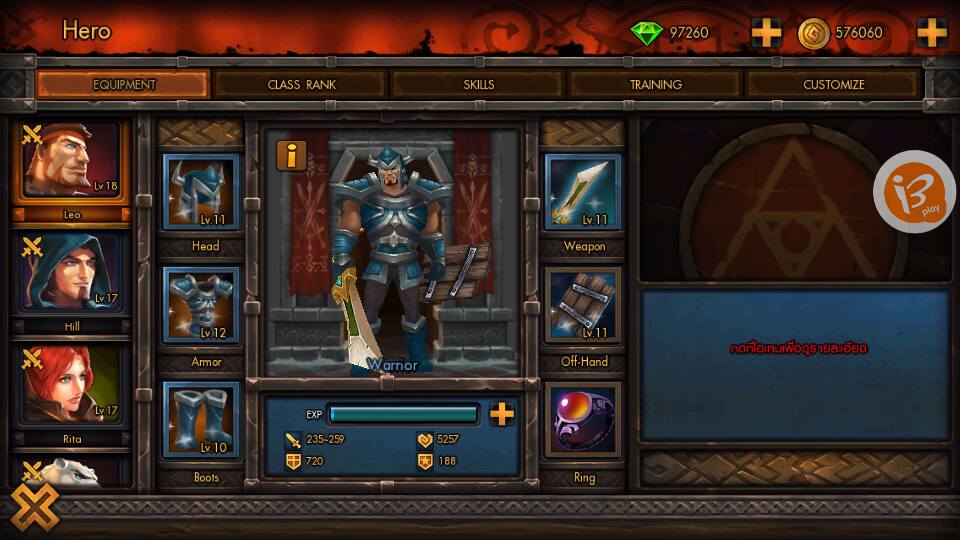Buy more green gems
The image size is (960, 540).
[767, 33]
